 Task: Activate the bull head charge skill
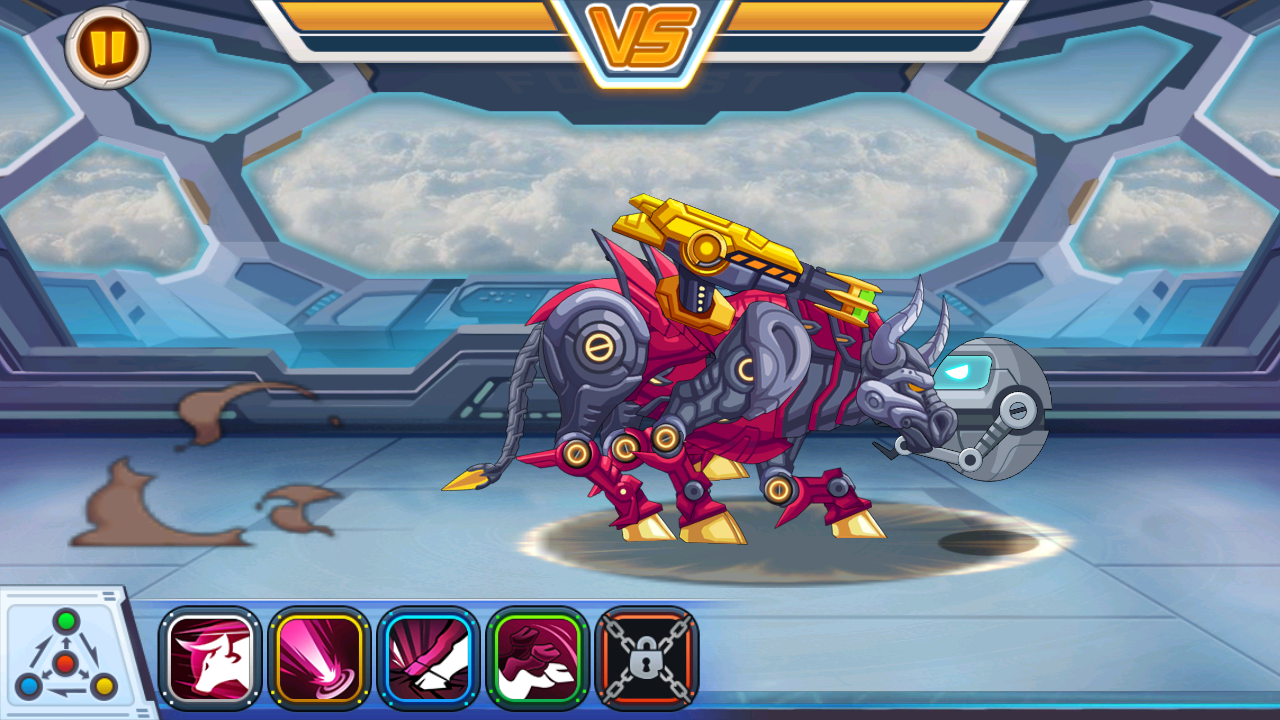pos(210,657)
